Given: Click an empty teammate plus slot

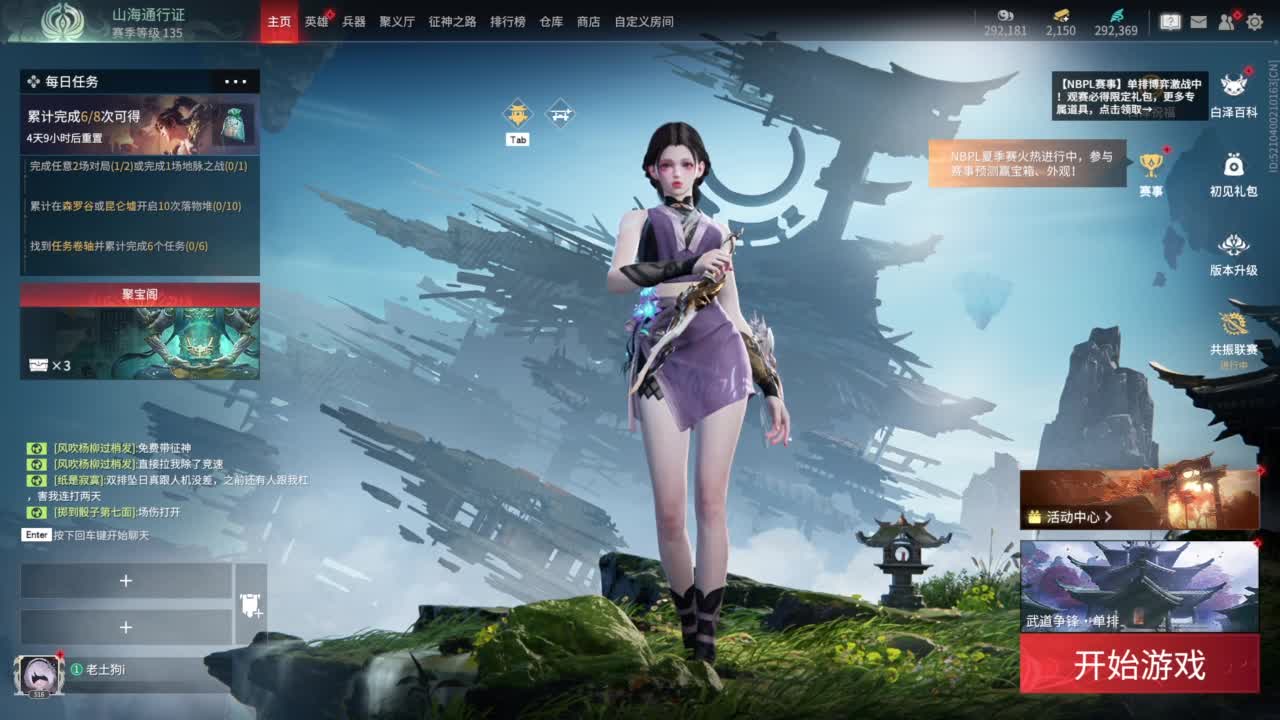Looking at the screenshot, I should pyautogui.click(x=126, y=581).
